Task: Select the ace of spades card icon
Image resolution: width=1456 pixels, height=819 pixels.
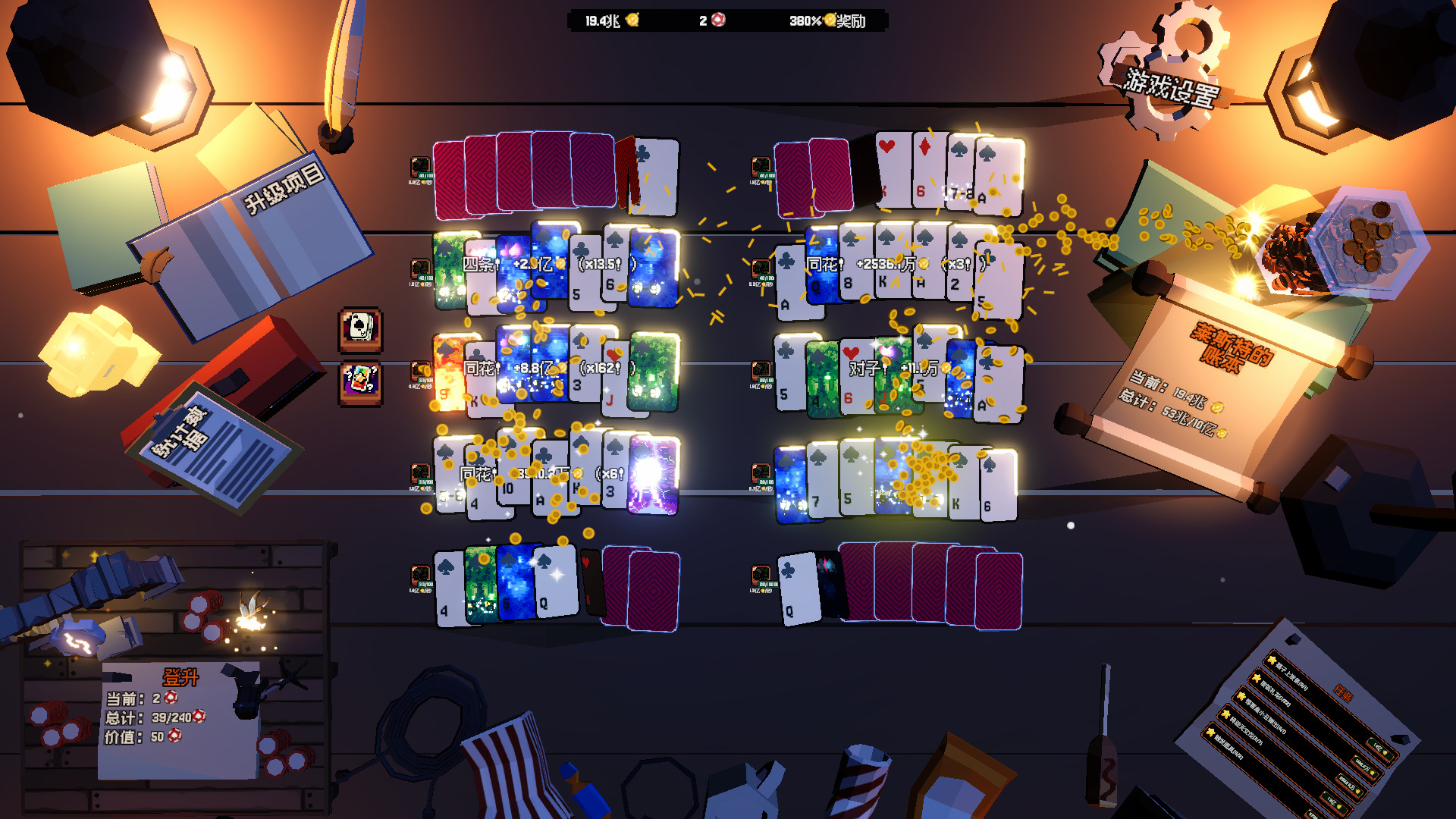Action: point(360,329)
